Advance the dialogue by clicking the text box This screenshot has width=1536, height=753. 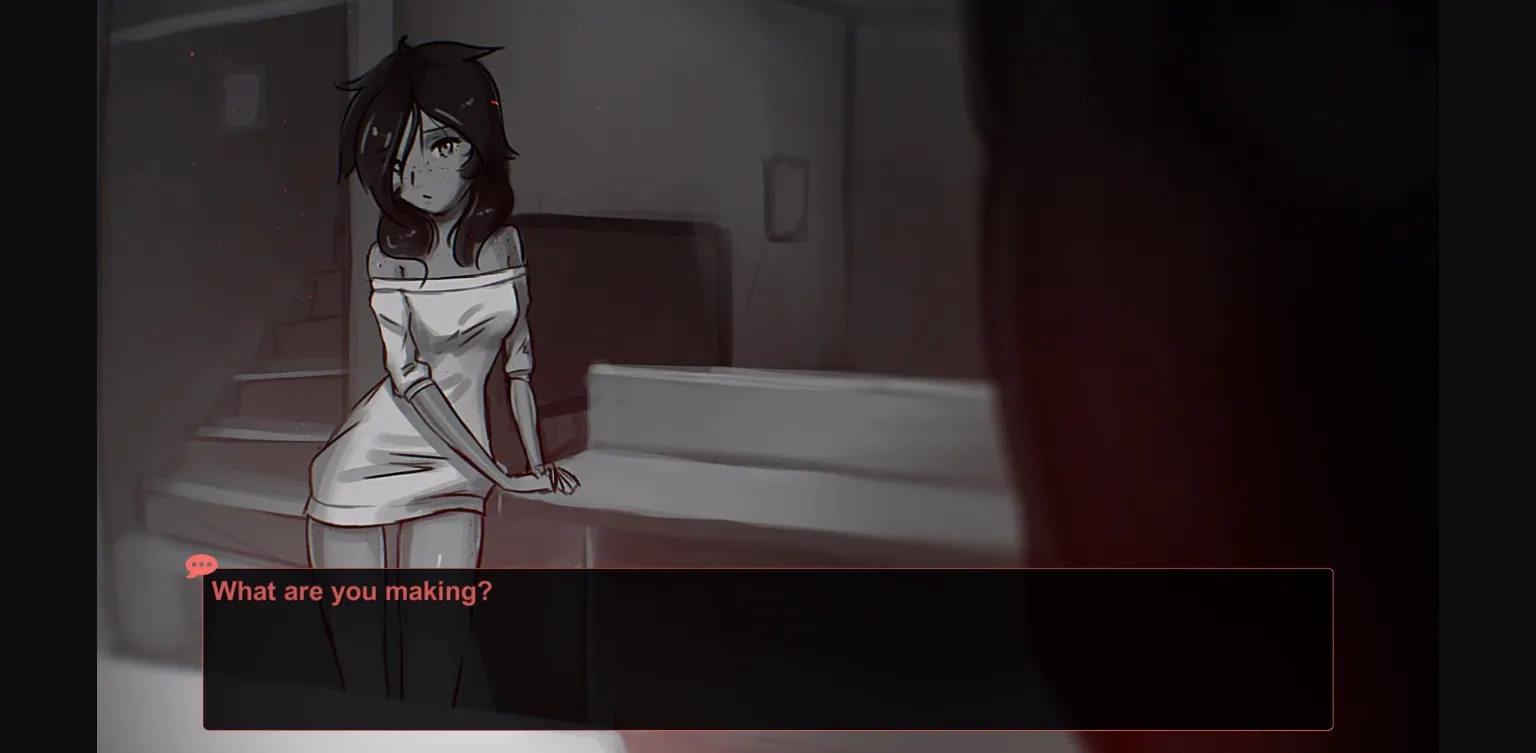pyautogui.click(x=768, y=648)
